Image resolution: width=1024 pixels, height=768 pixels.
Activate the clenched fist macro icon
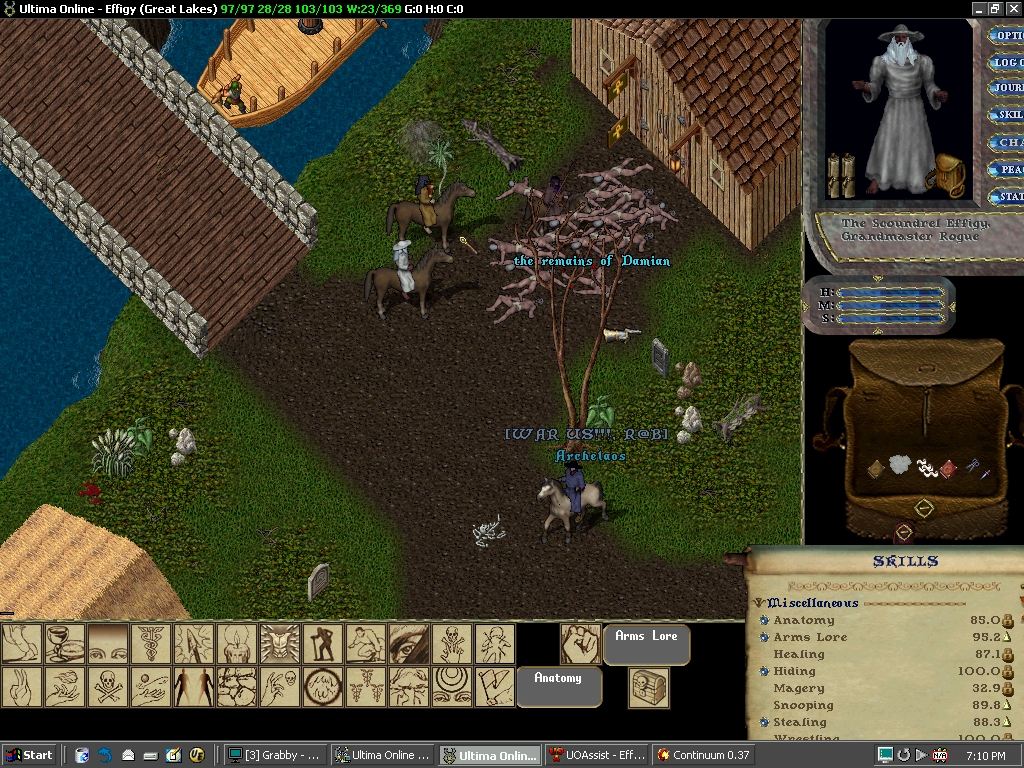(579, 643)
